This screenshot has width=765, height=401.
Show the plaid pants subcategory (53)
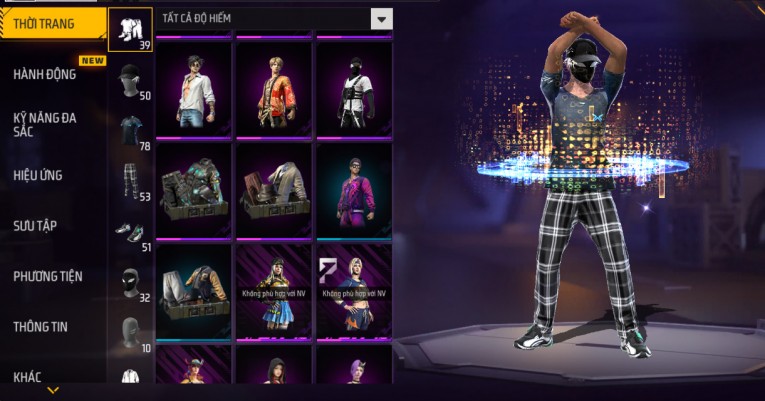point(130,180)
